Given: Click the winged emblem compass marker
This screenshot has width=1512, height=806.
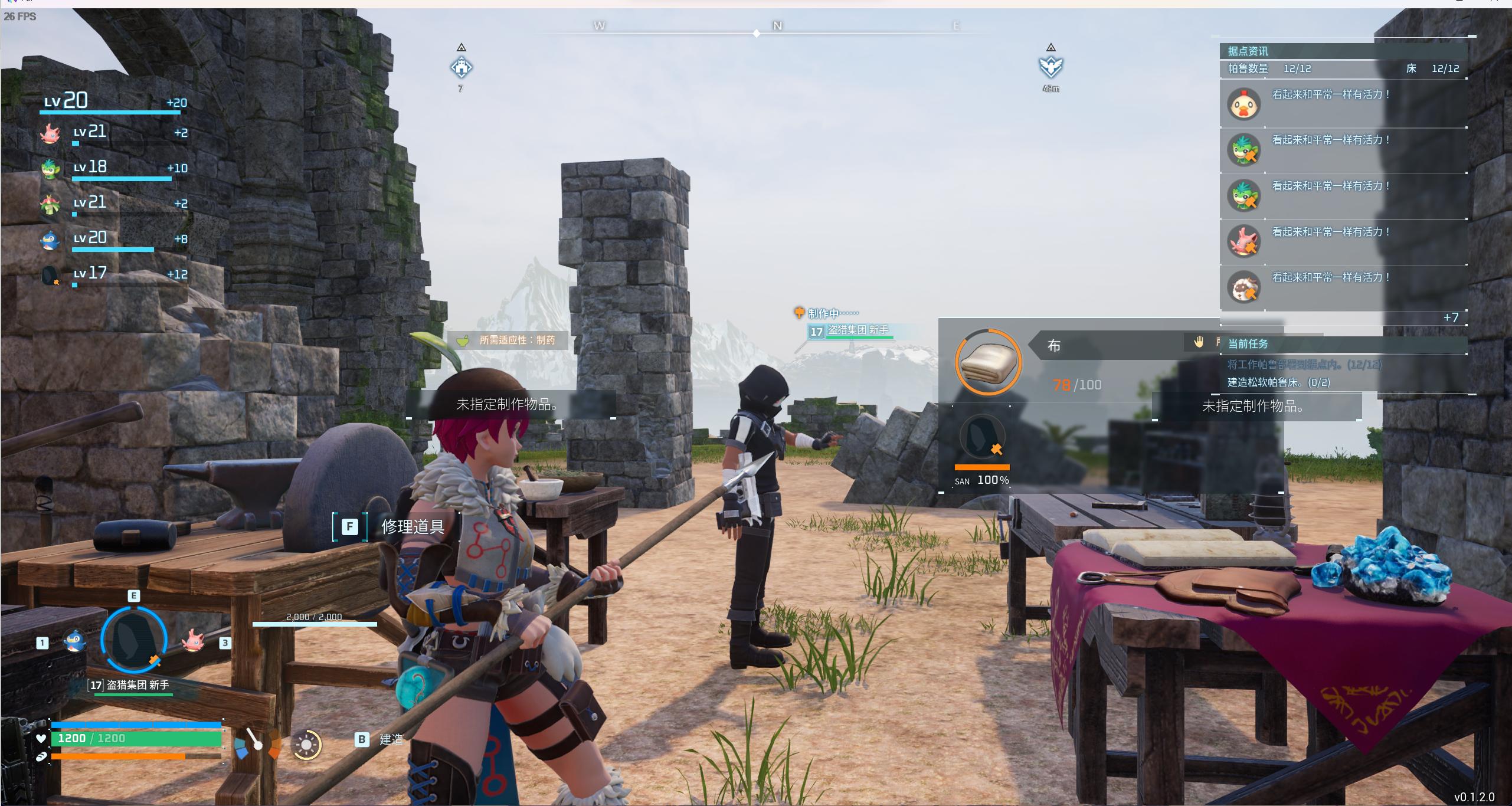Looking at the screenshot, I should 1050,67.
